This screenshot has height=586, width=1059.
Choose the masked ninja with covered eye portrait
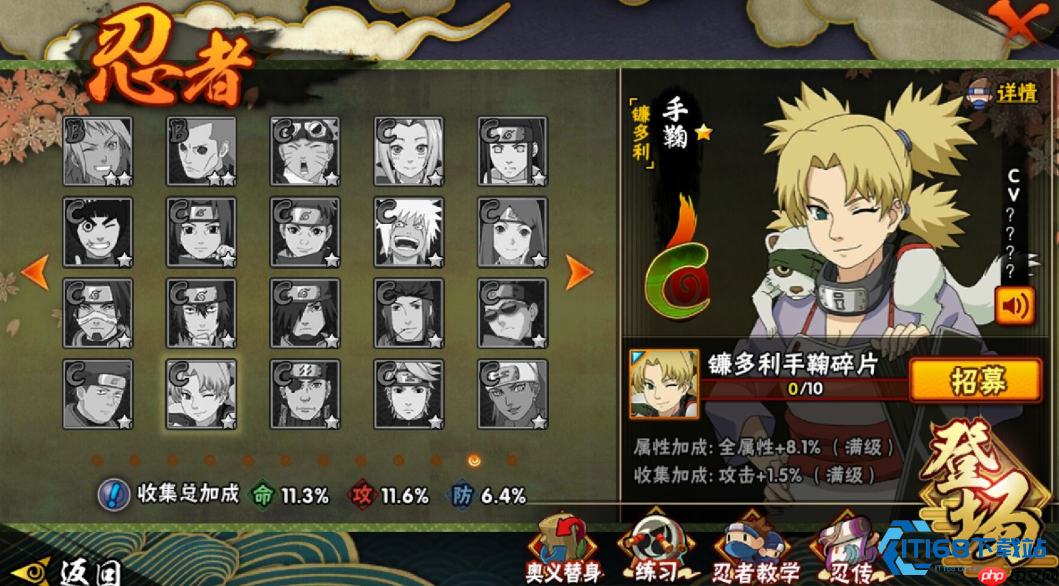[97, 313]
